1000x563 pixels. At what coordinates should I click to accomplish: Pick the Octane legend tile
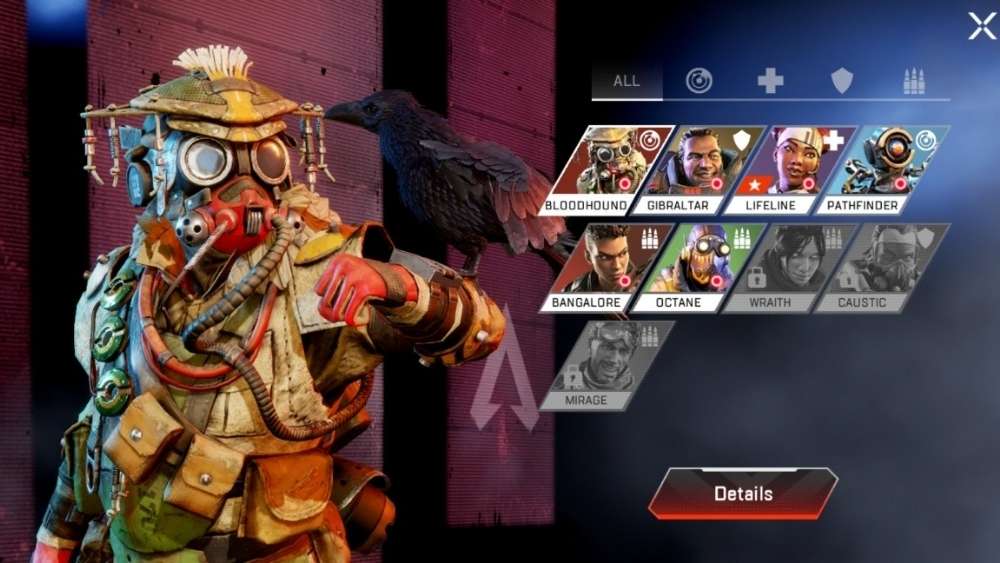click(688, 267)
